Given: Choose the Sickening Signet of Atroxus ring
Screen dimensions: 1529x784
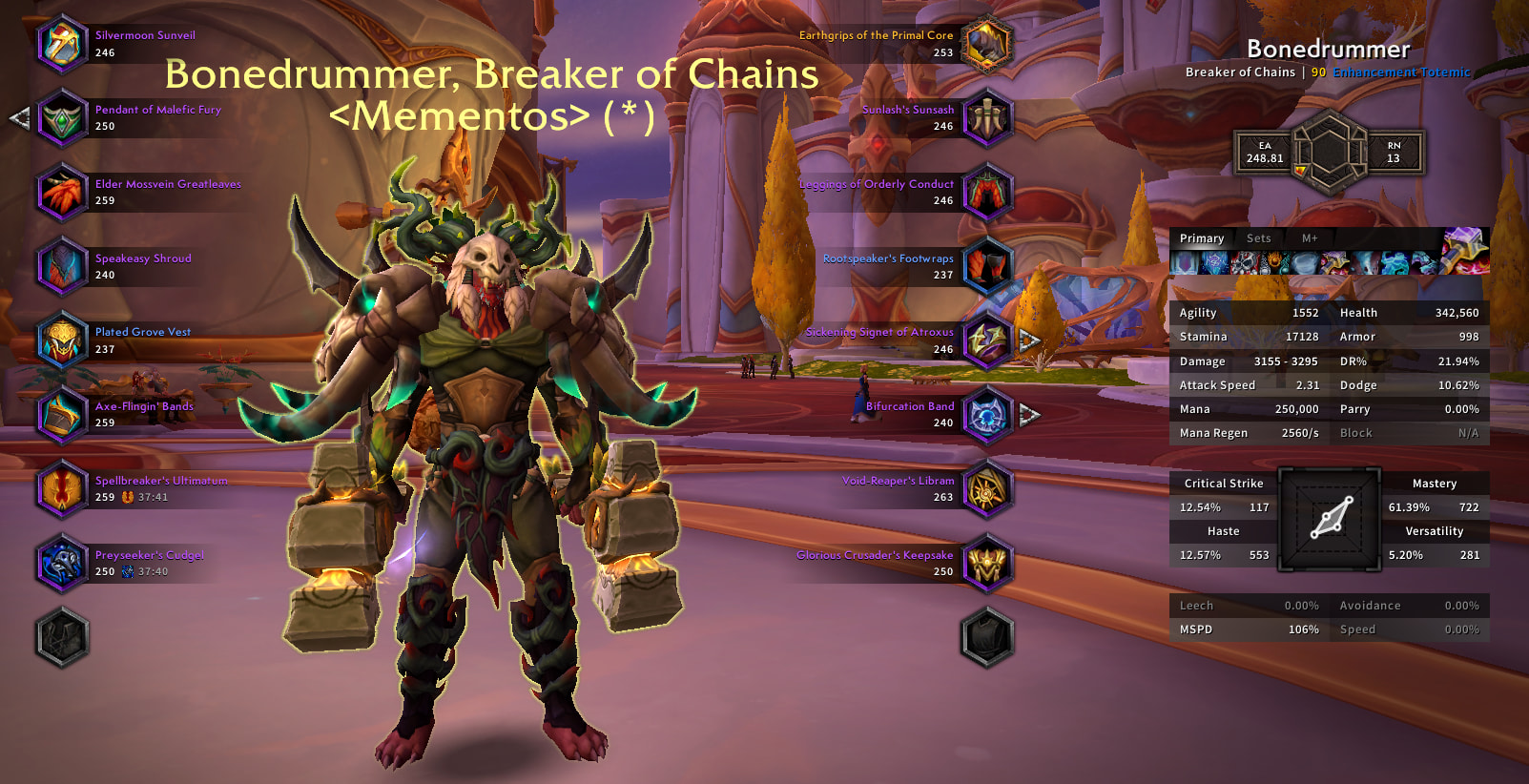Looking at the screenshot, I should coord(987,340).
